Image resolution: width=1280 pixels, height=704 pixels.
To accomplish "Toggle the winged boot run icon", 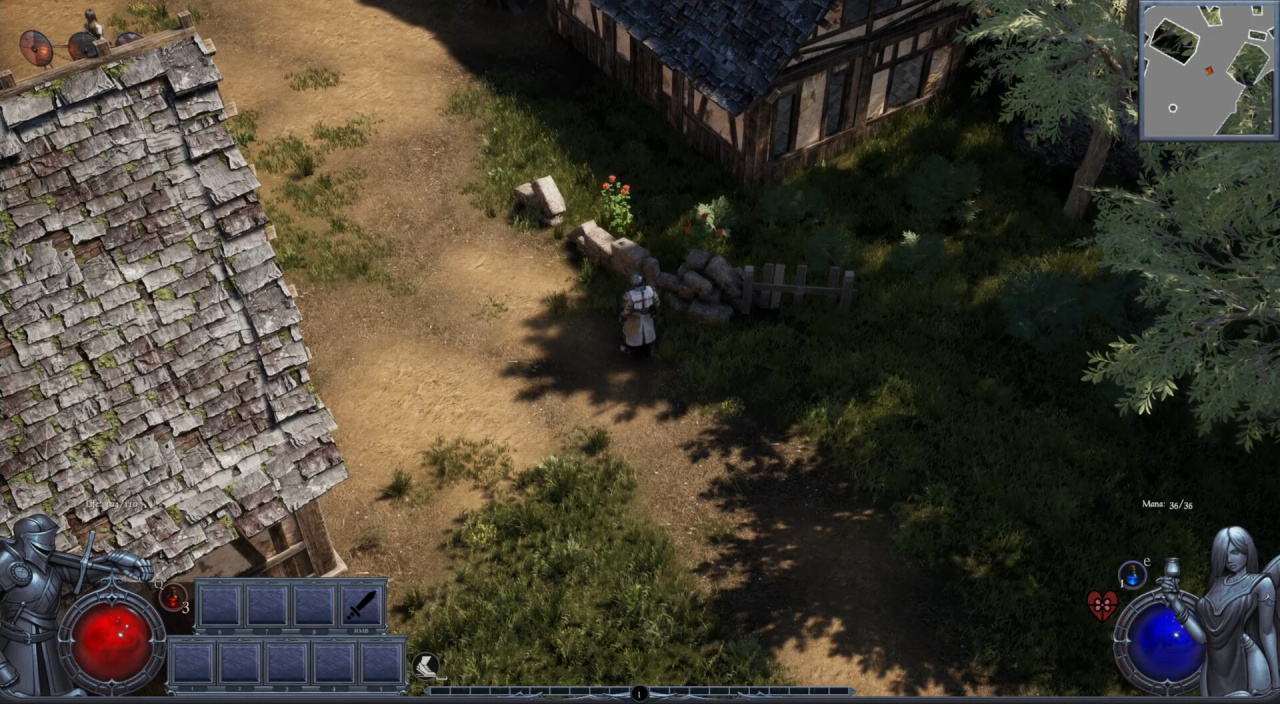I will 427,666.
